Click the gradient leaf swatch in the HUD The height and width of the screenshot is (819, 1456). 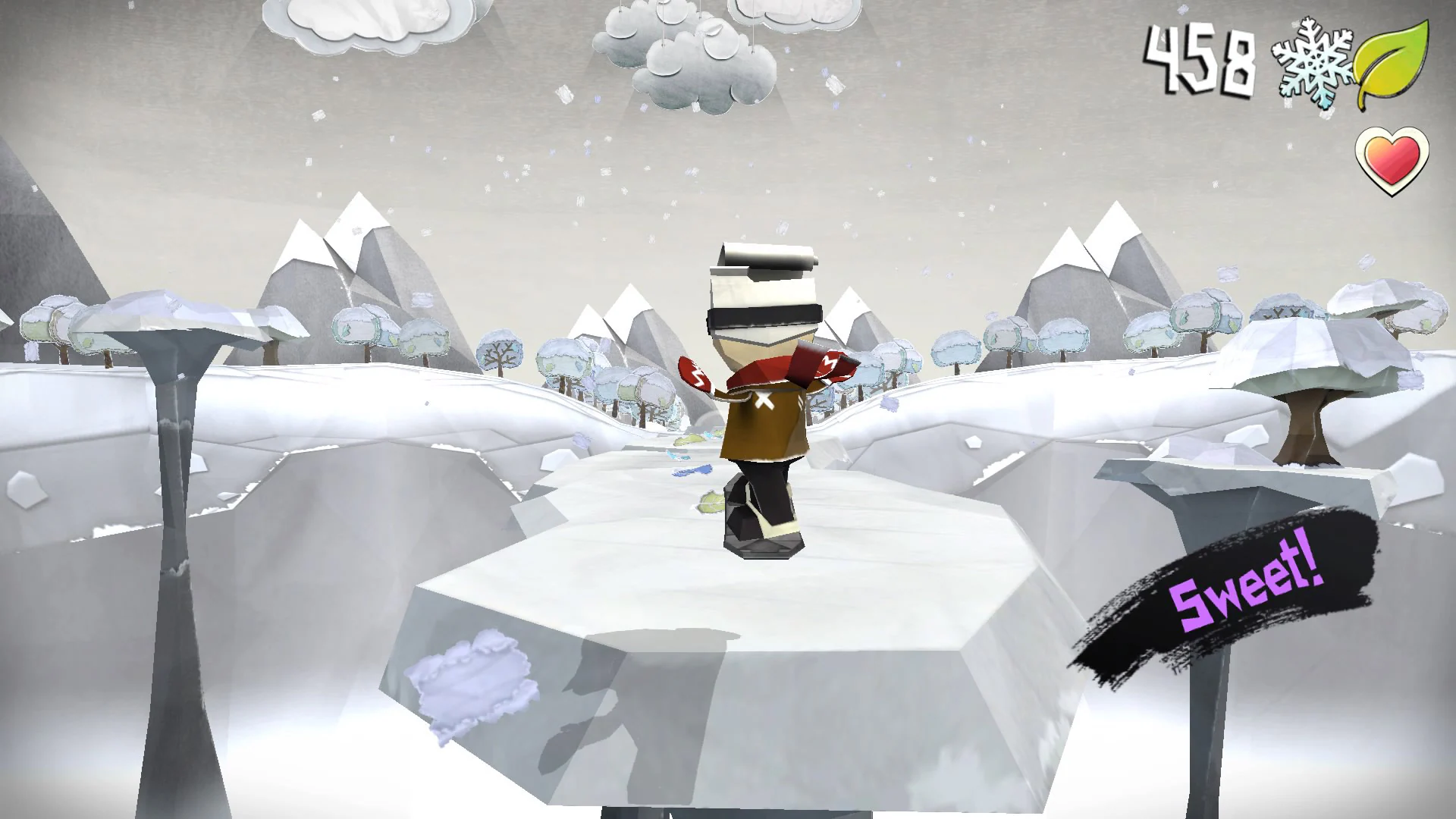[x=1397, y=61]
